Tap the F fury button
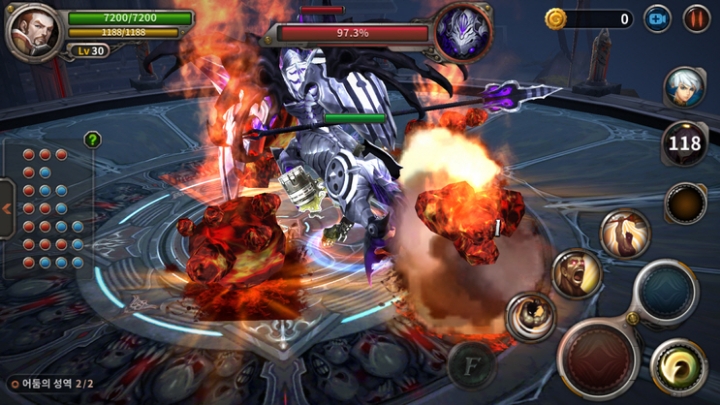The width and height of the screenshot is (720, 405). click(472, 366)
